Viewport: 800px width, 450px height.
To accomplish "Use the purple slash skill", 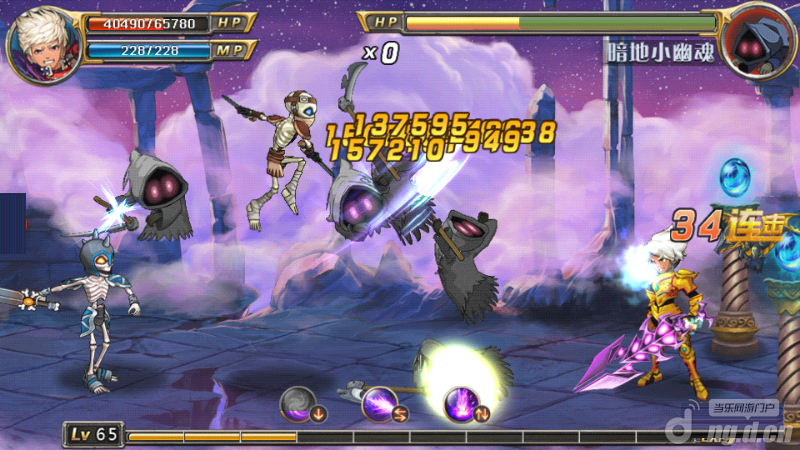I will pyautogui.click(x=381, y=403).
